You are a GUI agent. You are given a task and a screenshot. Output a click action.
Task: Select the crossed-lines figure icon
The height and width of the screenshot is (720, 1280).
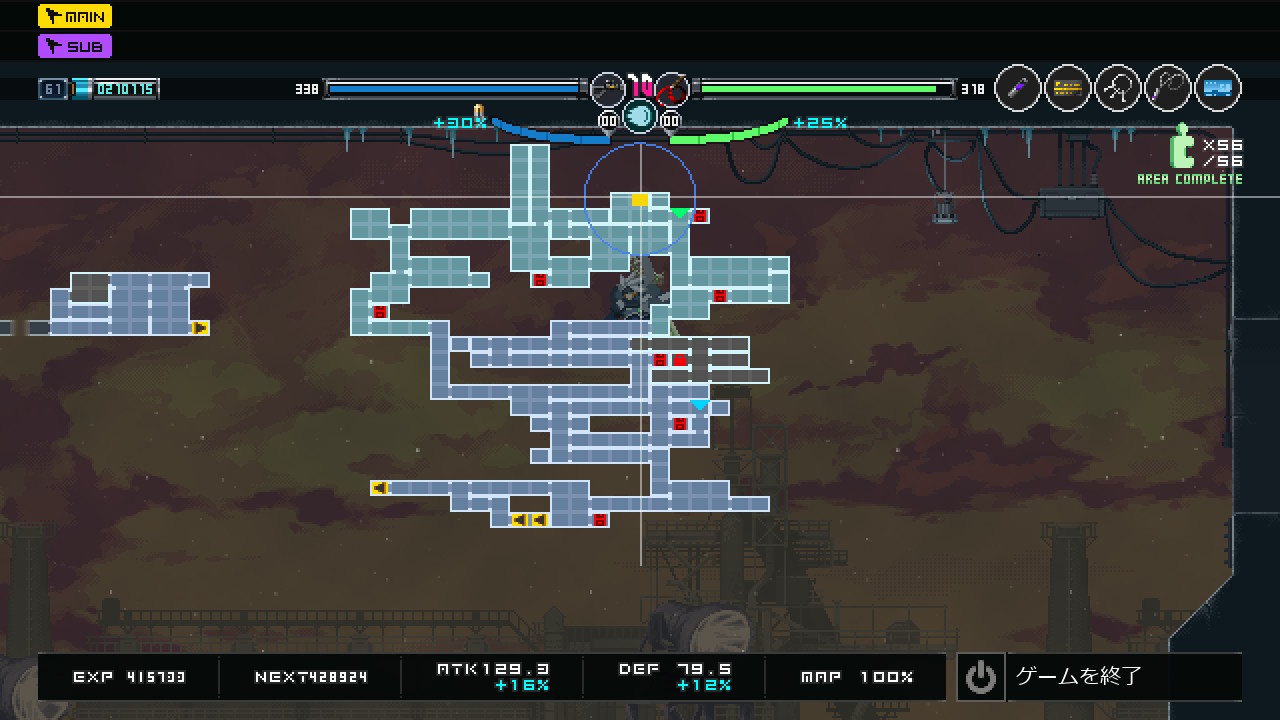point(1118,89)
